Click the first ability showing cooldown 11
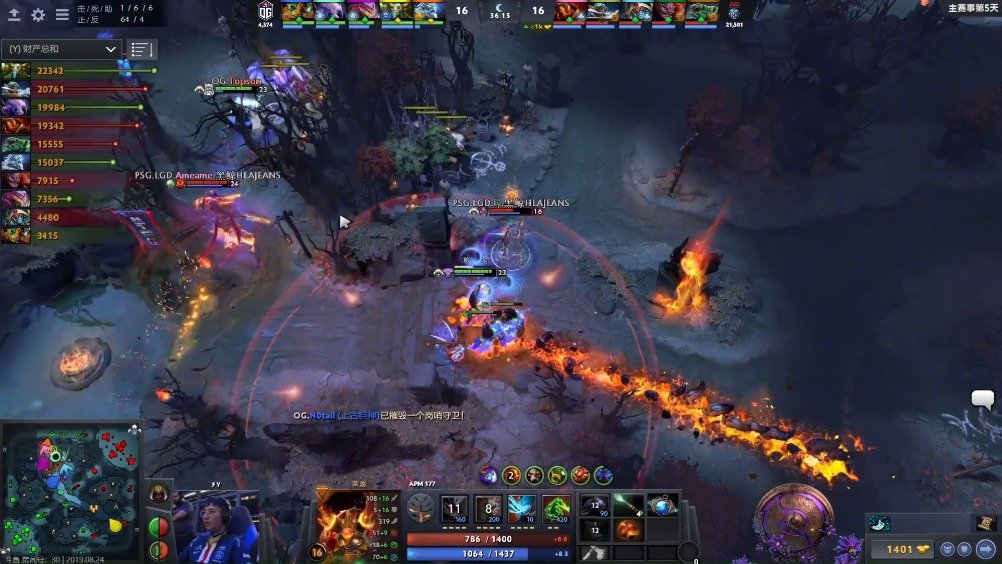 (x=454, y=508)
